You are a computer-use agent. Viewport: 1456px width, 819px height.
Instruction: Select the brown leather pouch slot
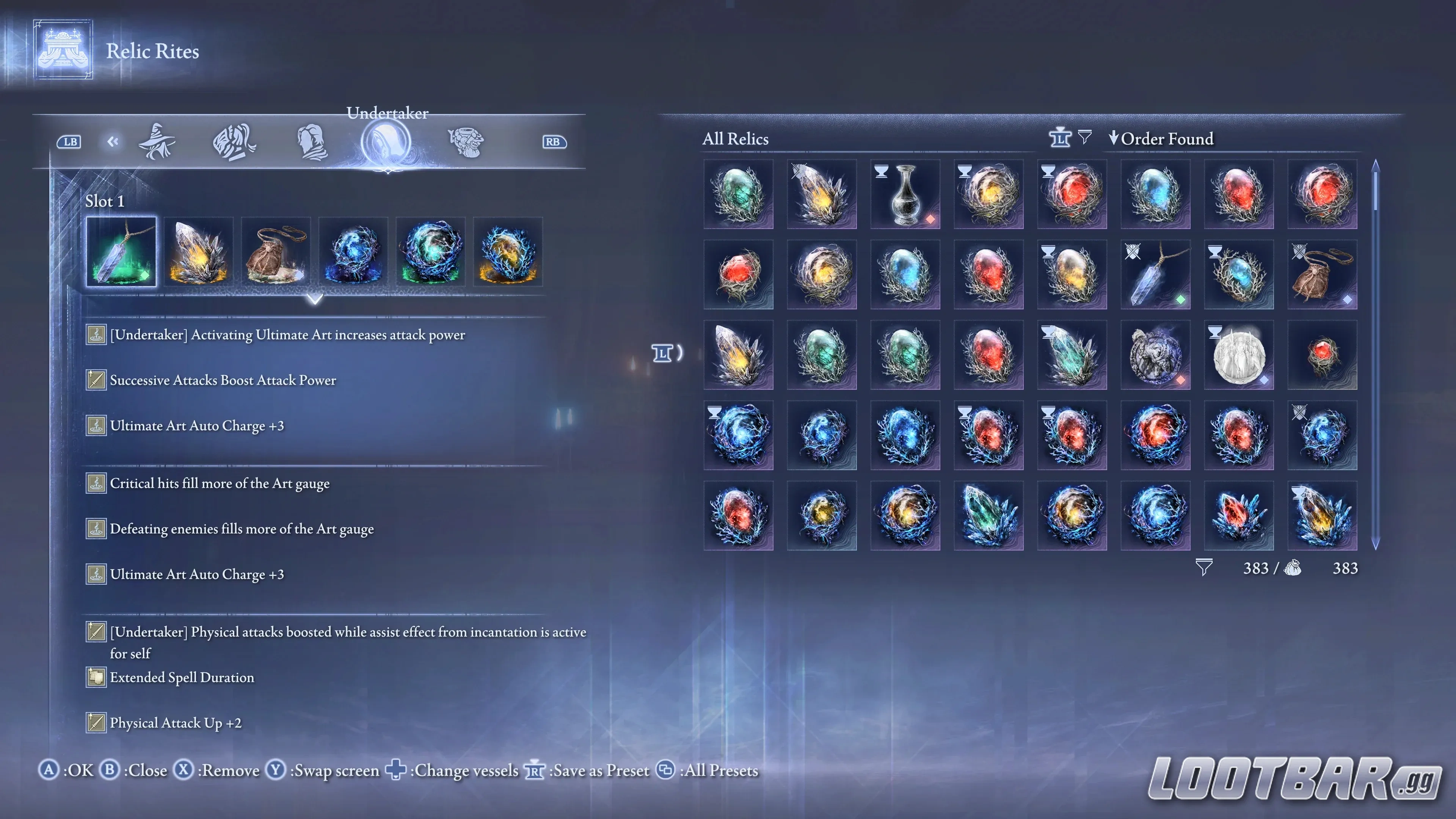coord(276,251)
